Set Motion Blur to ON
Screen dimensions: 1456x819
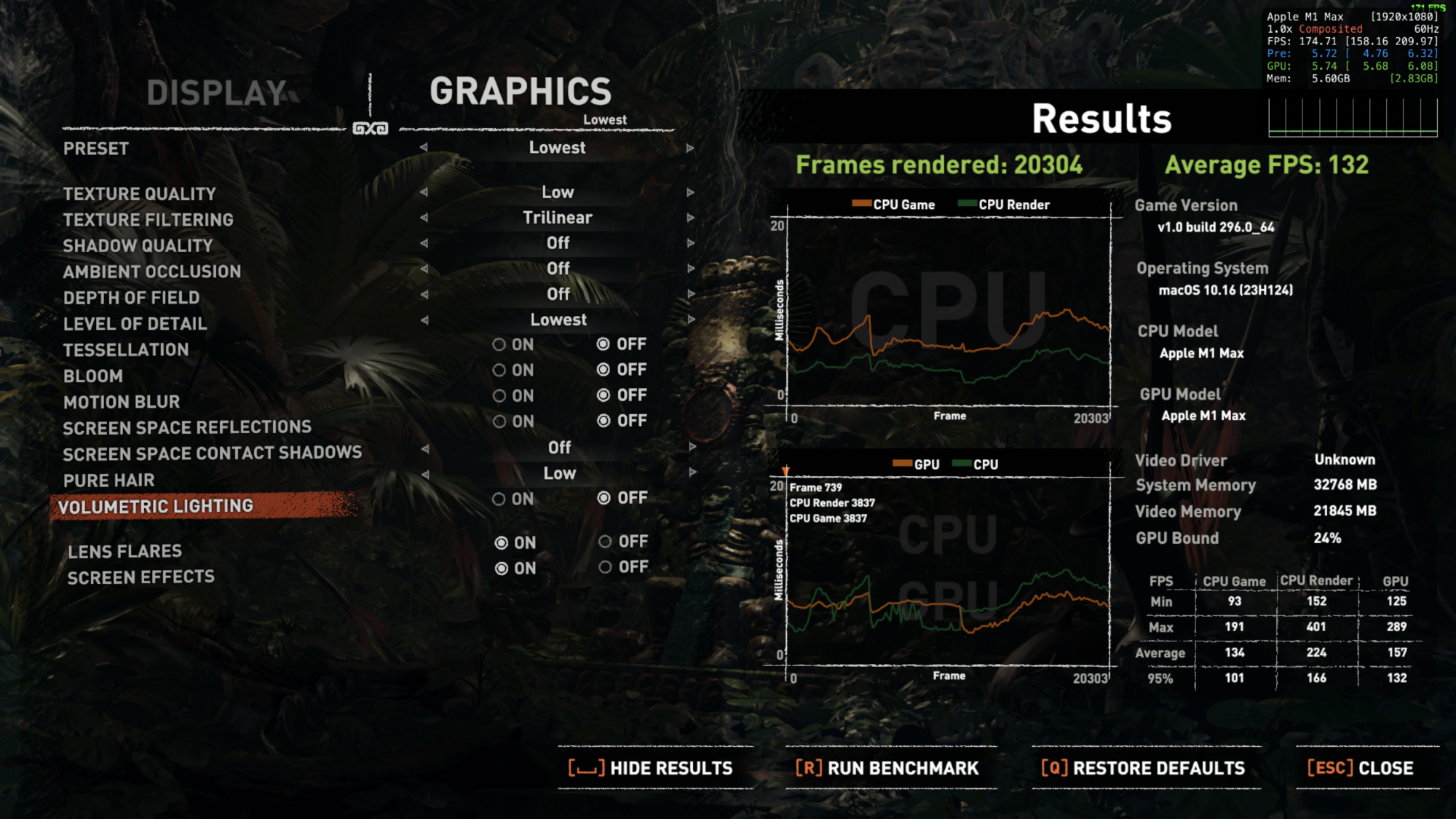[499, 396]
